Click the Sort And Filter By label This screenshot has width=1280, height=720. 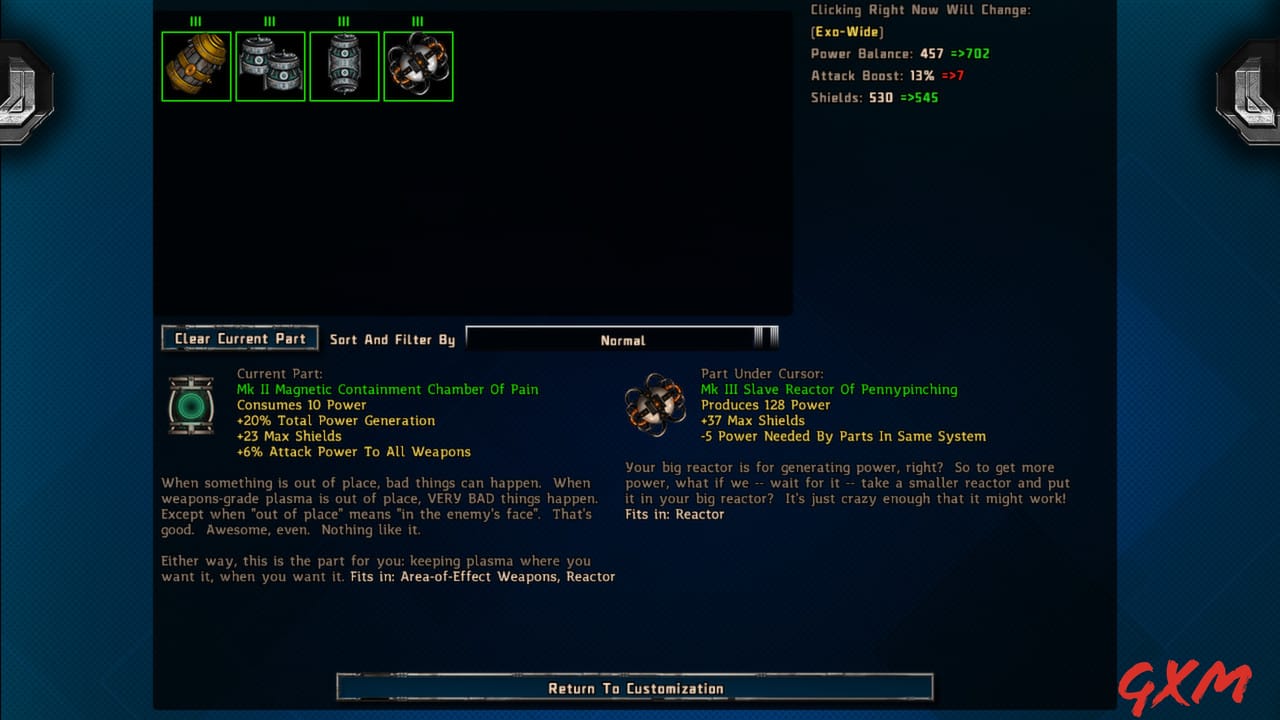pos(392,340)
